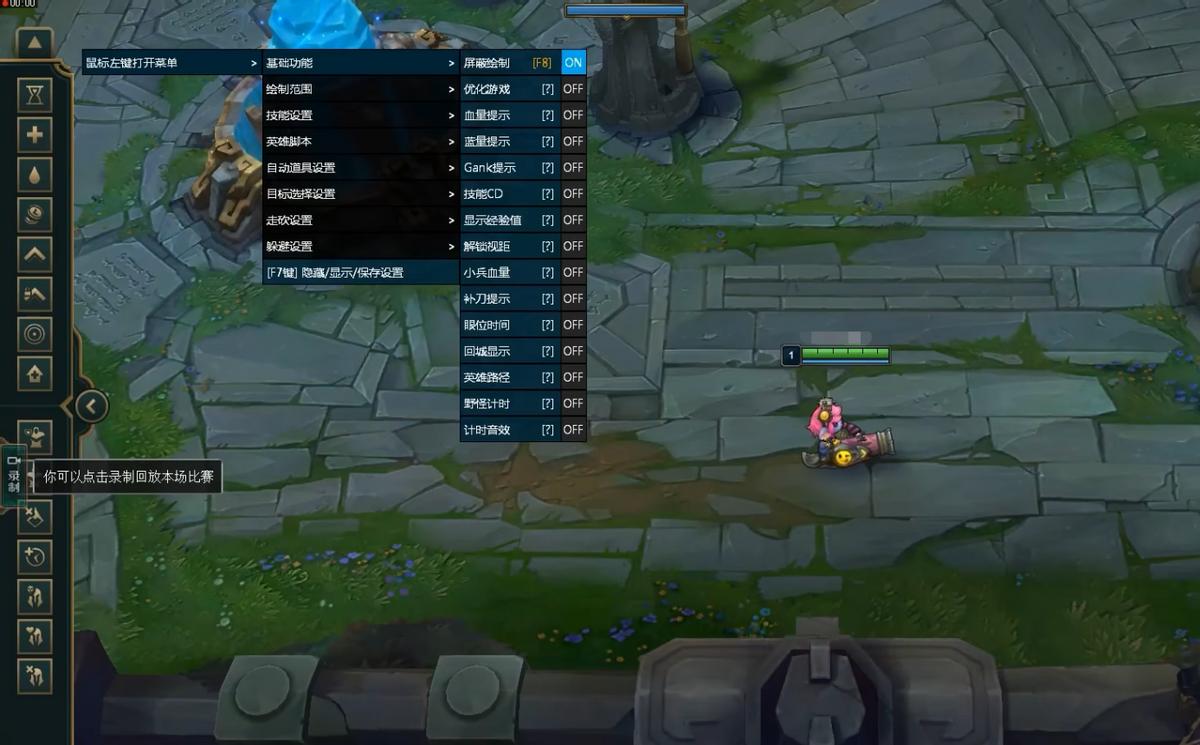Click the 鼠标左键打开菜单 root menu item
The width and height of the screenshot is (1200, 745).
click(172, 63)
